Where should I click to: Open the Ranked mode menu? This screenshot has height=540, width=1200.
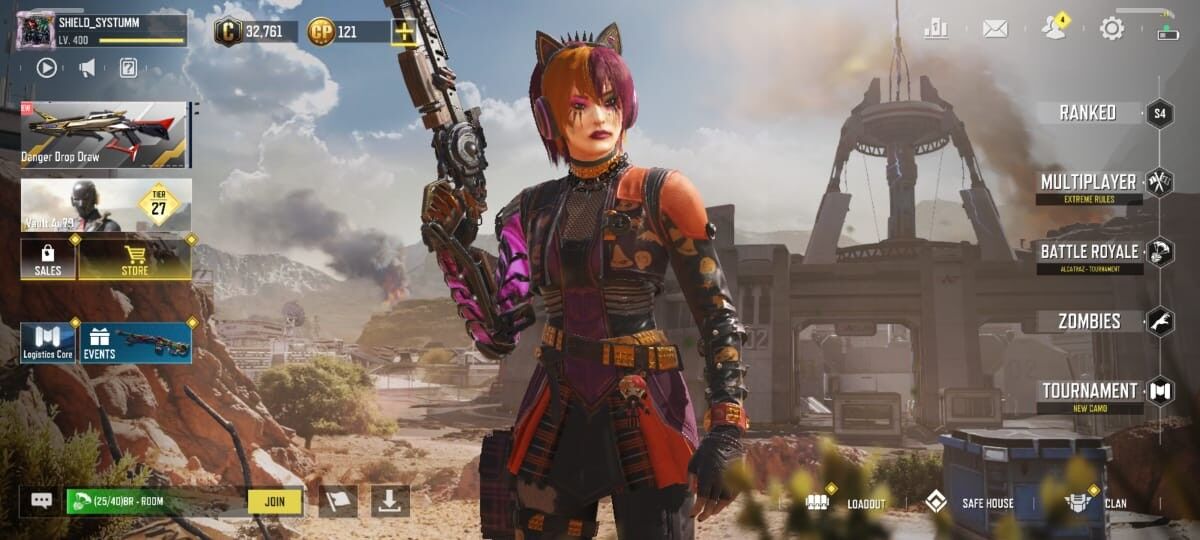tap(1088, 113)
